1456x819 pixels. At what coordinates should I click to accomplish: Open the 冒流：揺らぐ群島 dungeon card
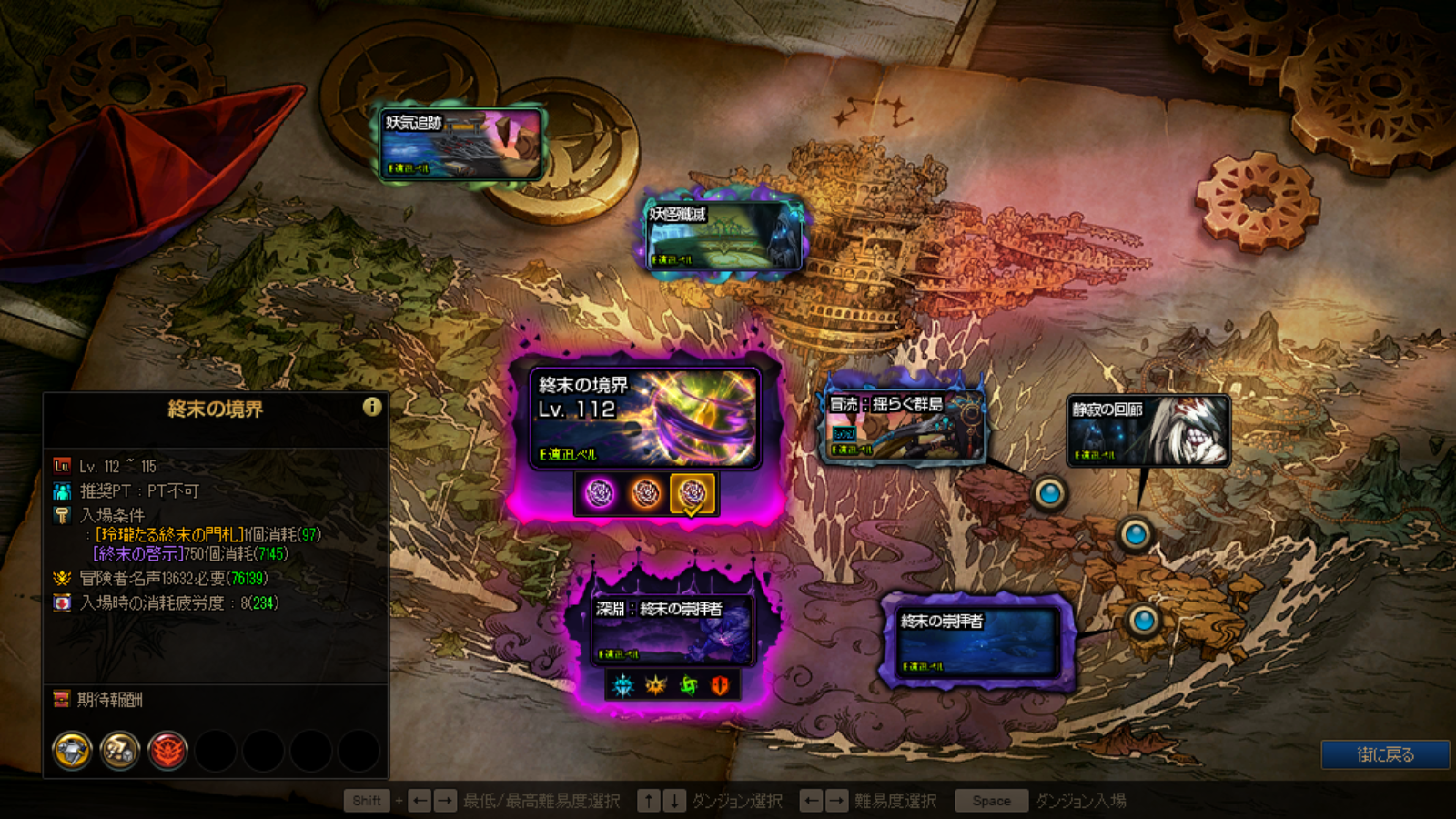pyautogui.click(x=904, y=425)
